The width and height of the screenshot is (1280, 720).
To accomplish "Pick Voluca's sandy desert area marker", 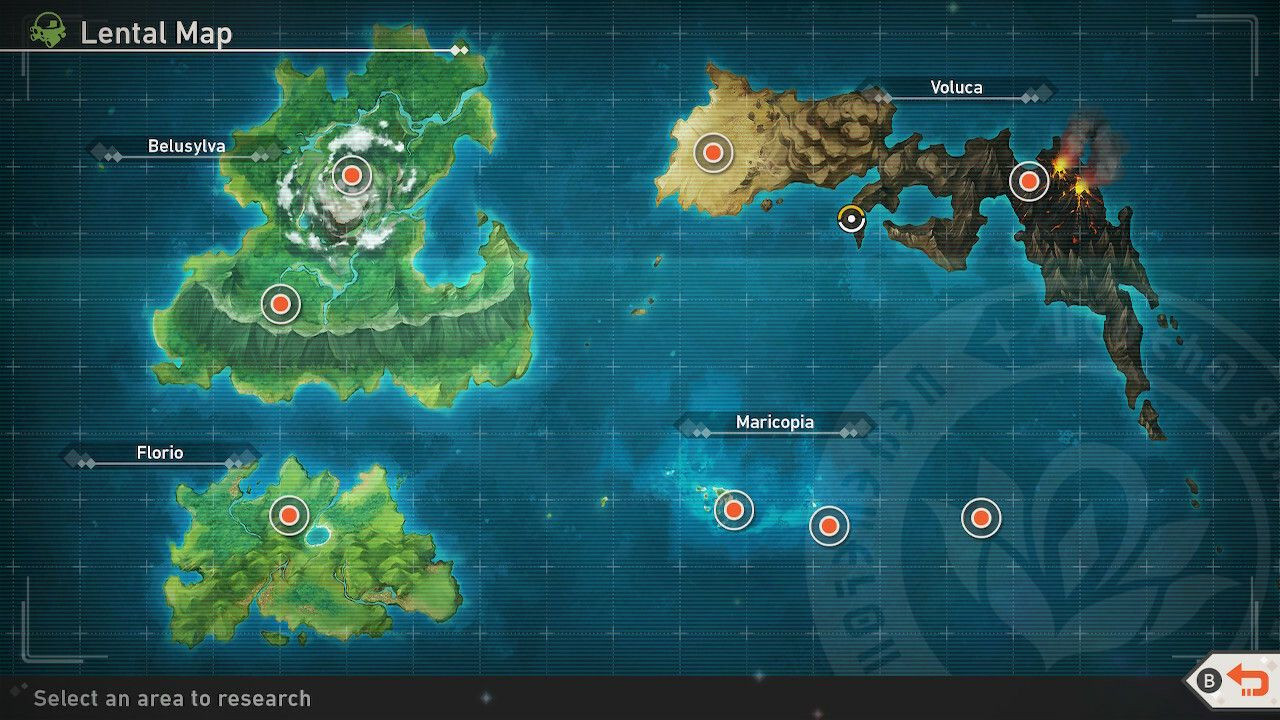I will [x=713, y=152].
